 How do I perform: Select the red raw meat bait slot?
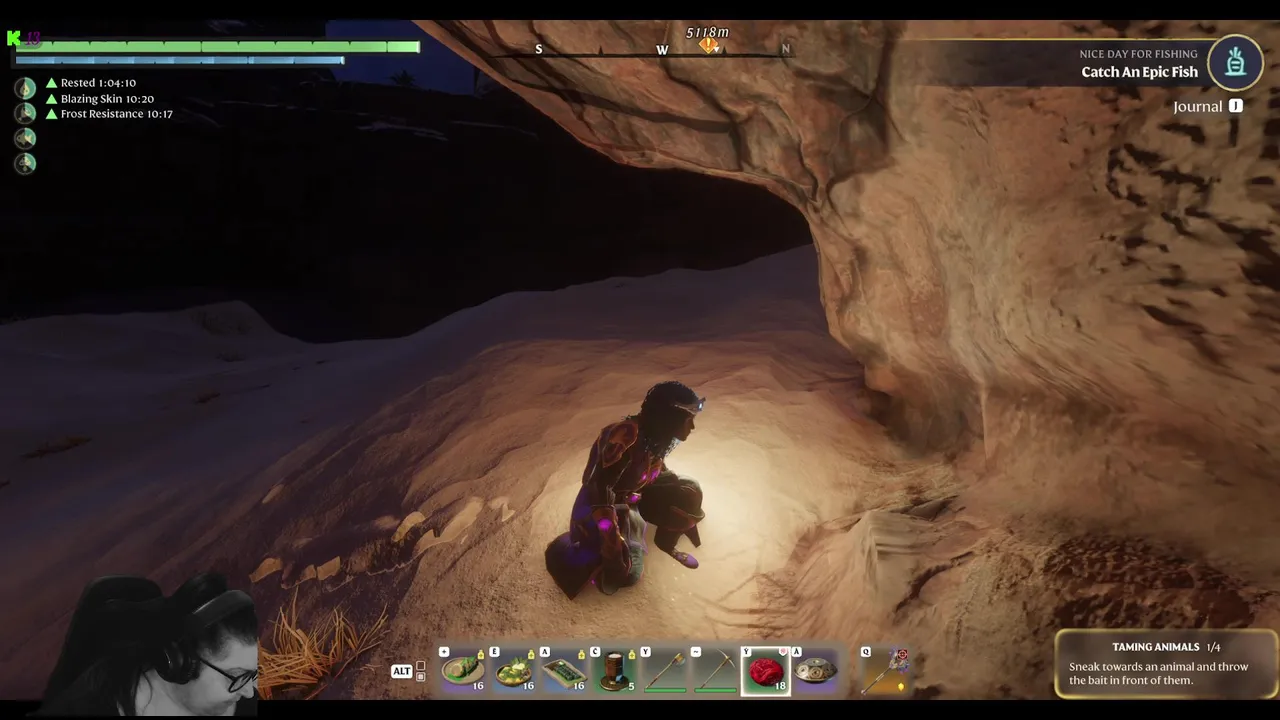pos(765,671)
